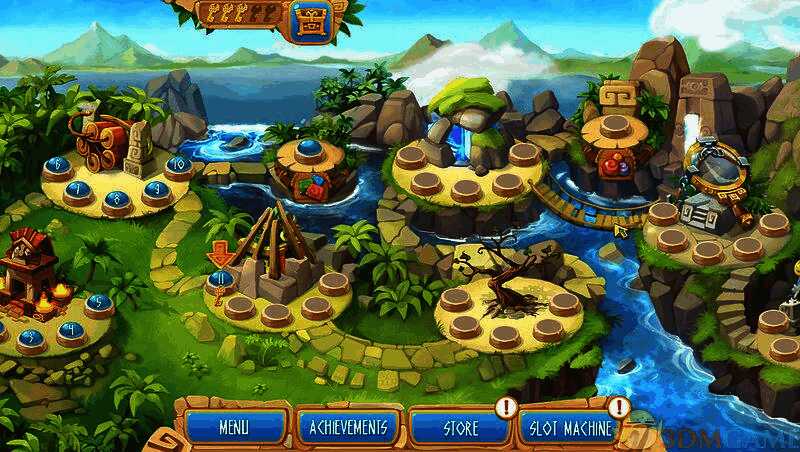Screen dimensions: 800x452
Task: Select level 11 under the orange arrow
Action: 221,279
